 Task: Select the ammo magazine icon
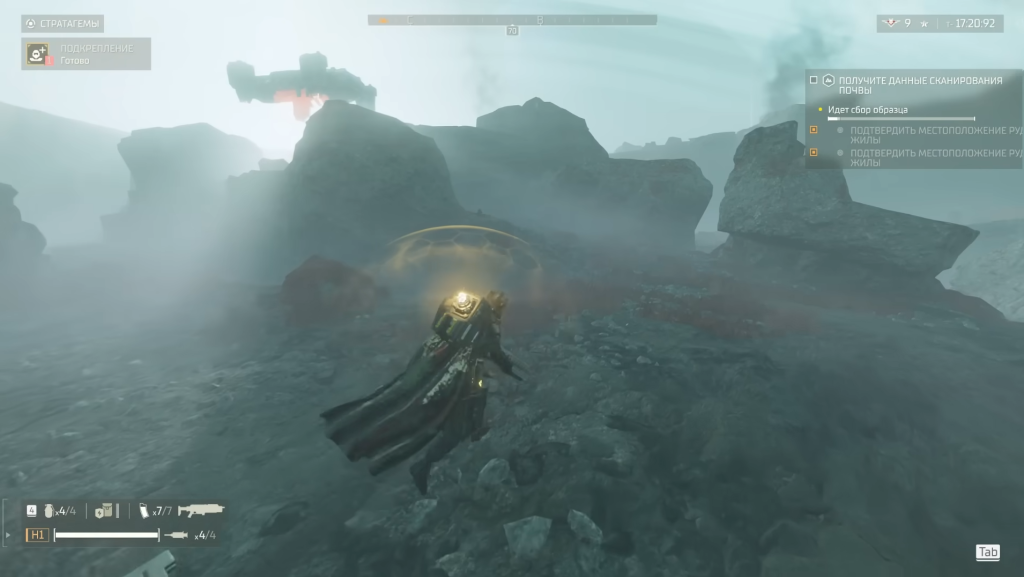click(143, 511)
